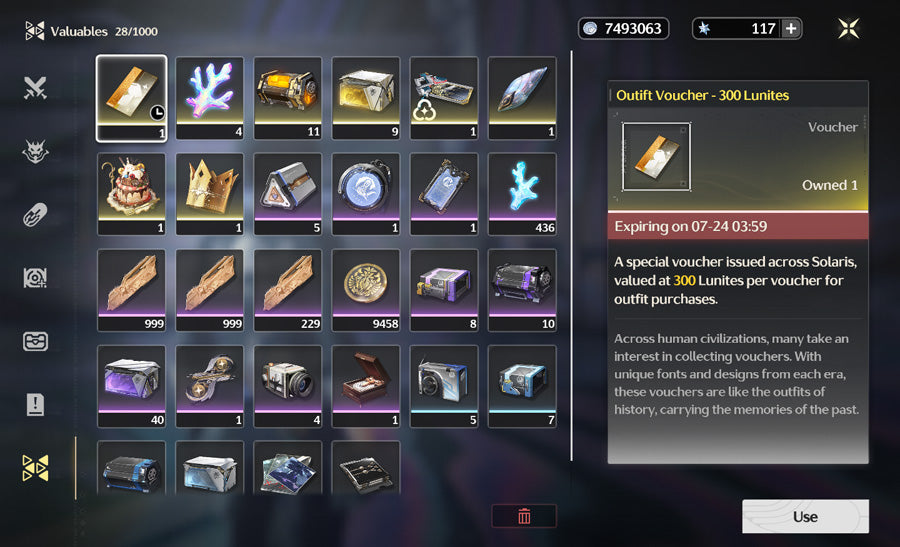Screen dimensions: 900x547
Task: Select the orange supply canister with count 11
Action: point(288,96)
